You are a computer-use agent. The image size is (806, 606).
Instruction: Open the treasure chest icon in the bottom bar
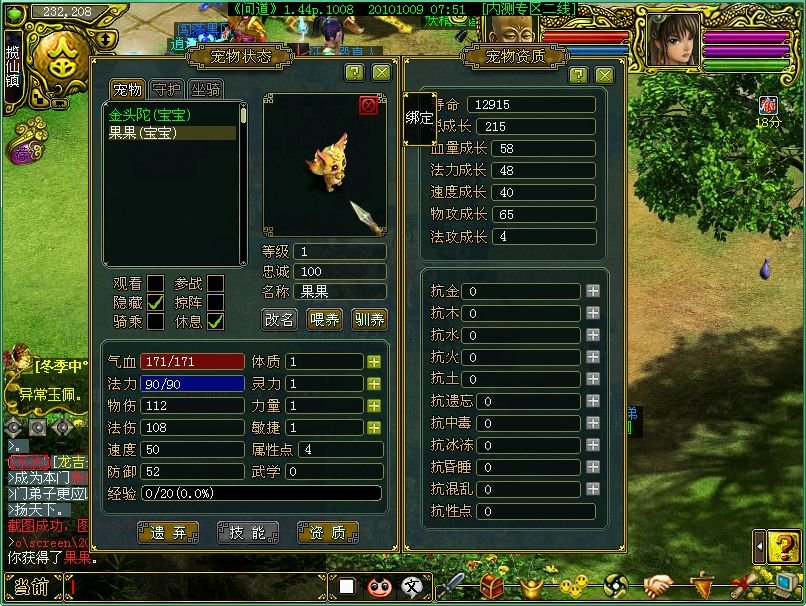pyautogui.click(x=491, y=585)
